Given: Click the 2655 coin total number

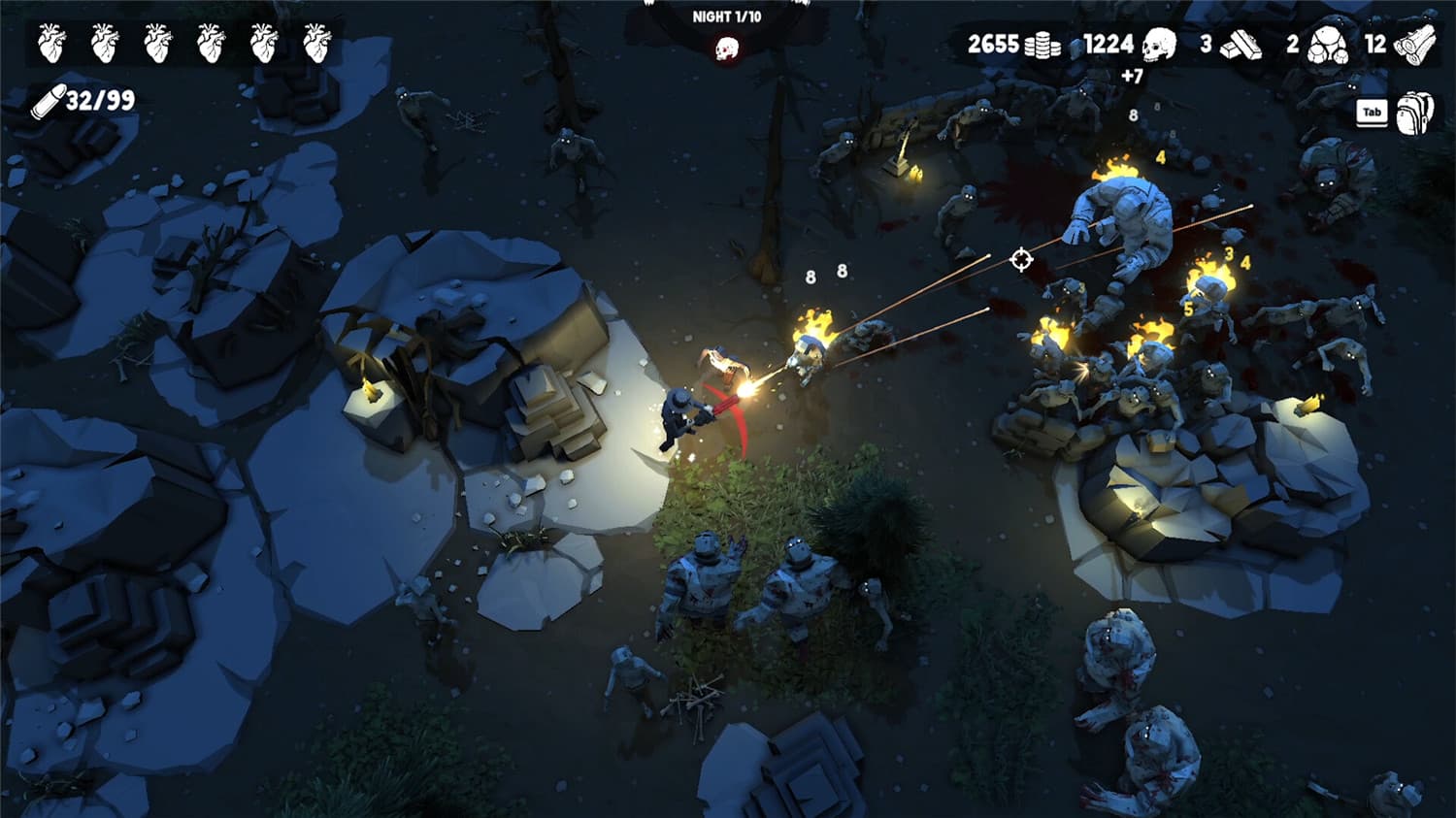Looking at the screenshot, I should (993, 44).
